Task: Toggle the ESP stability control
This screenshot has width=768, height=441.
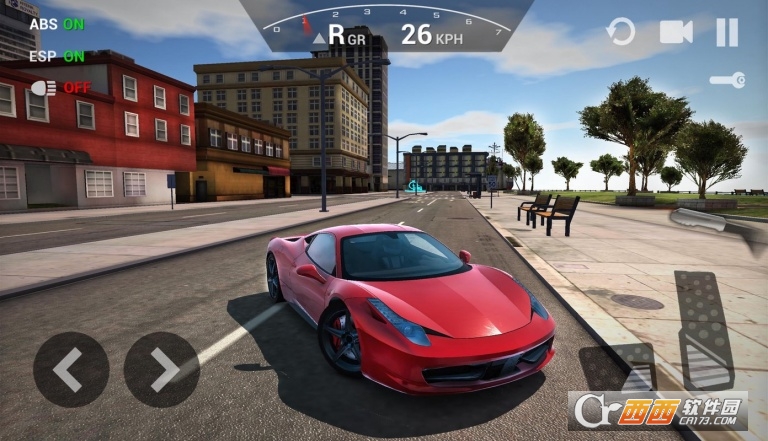Action: click(x=56, y=56)
